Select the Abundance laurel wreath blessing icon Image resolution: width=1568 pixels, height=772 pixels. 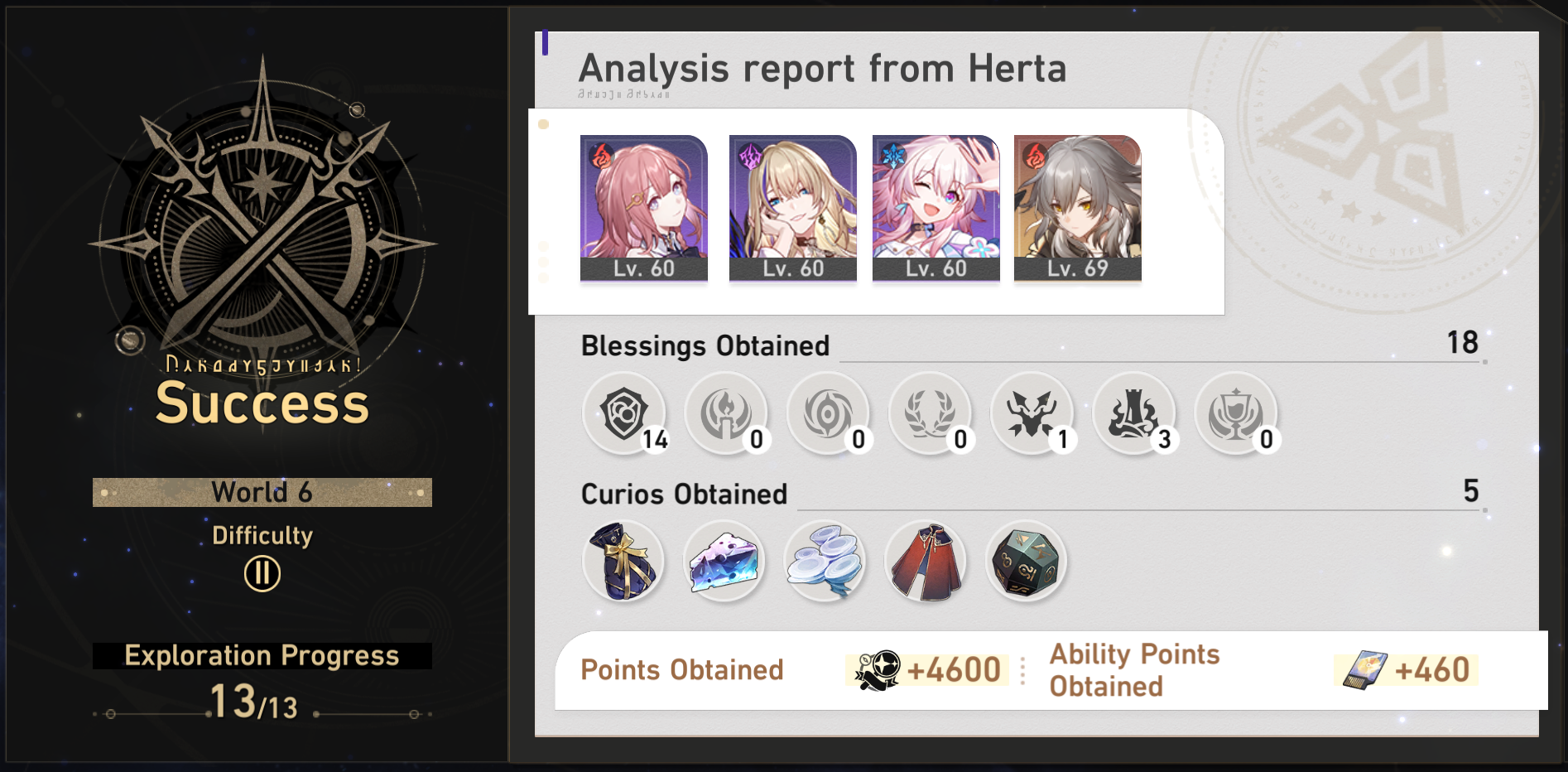(x=931, y=414)
